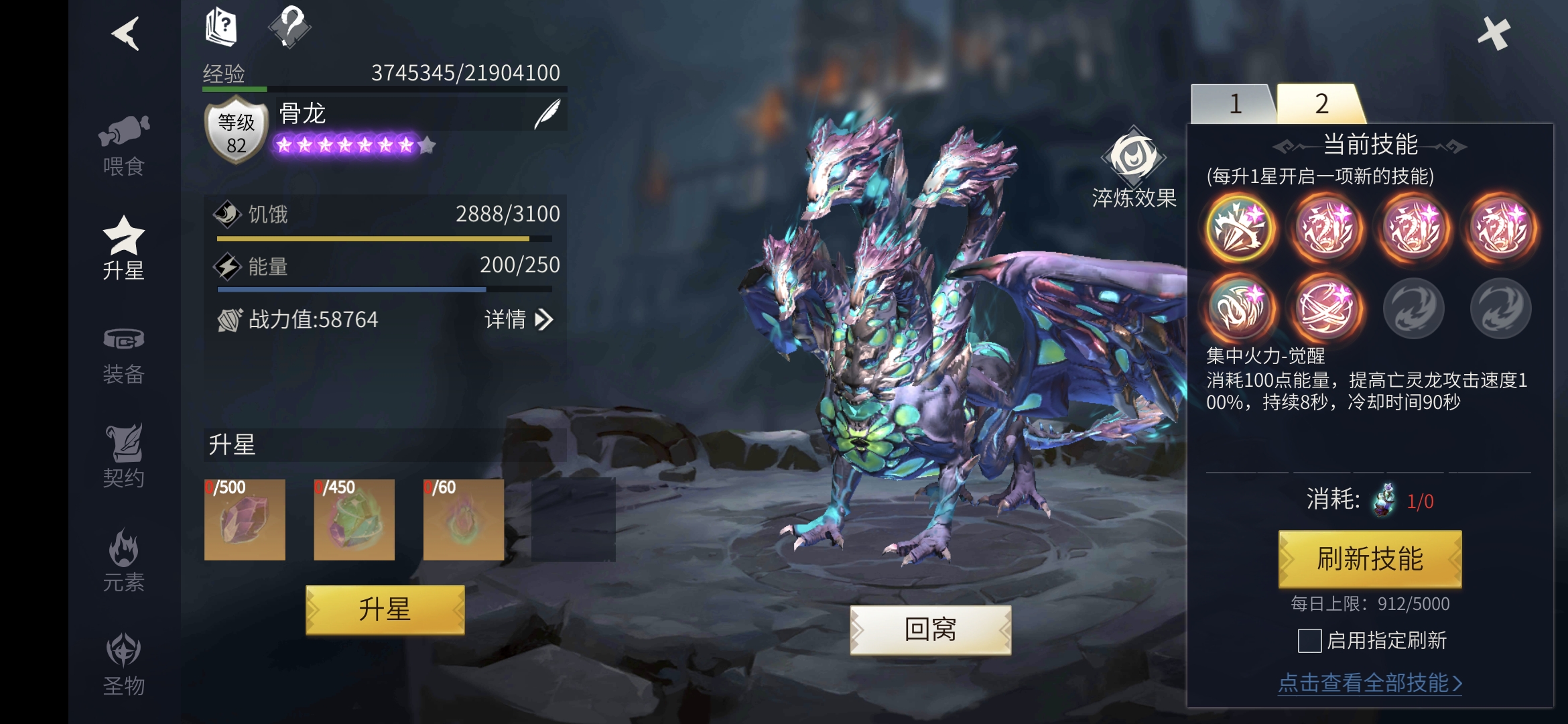
Task: Click the 刷新技能 refresh skills button
Action: coord(1370,559)
